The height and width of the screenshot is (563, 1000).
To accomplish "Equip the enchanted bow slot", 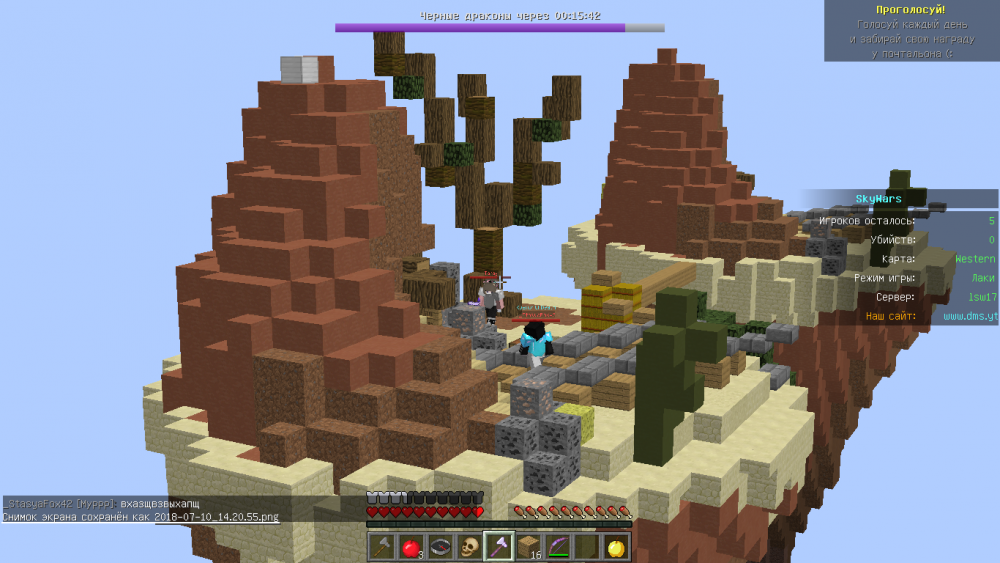I will coord(556,547).
